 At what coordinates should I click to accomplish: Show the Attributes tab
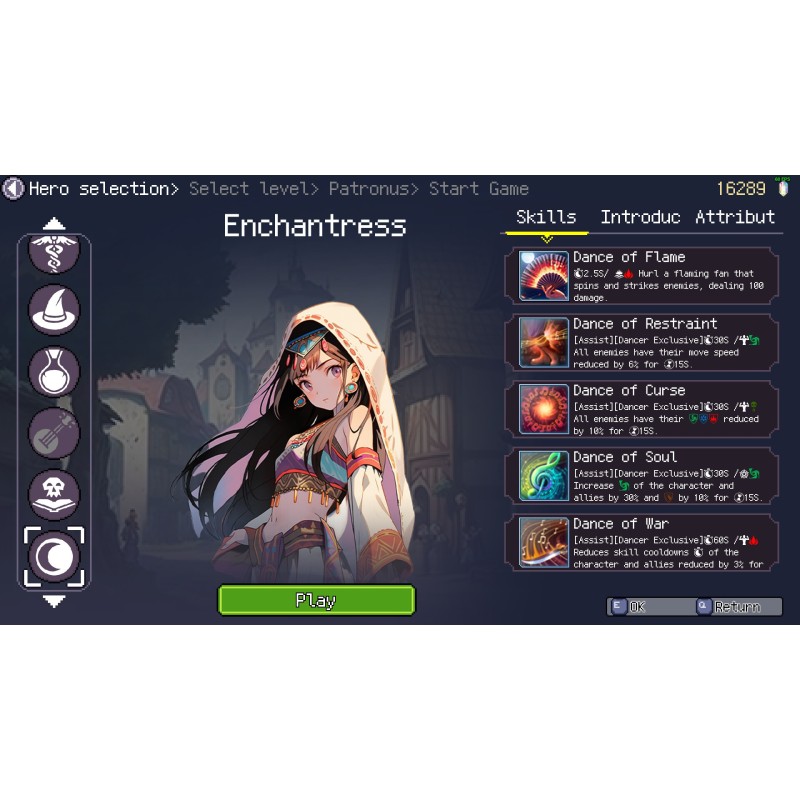[735, 217]
